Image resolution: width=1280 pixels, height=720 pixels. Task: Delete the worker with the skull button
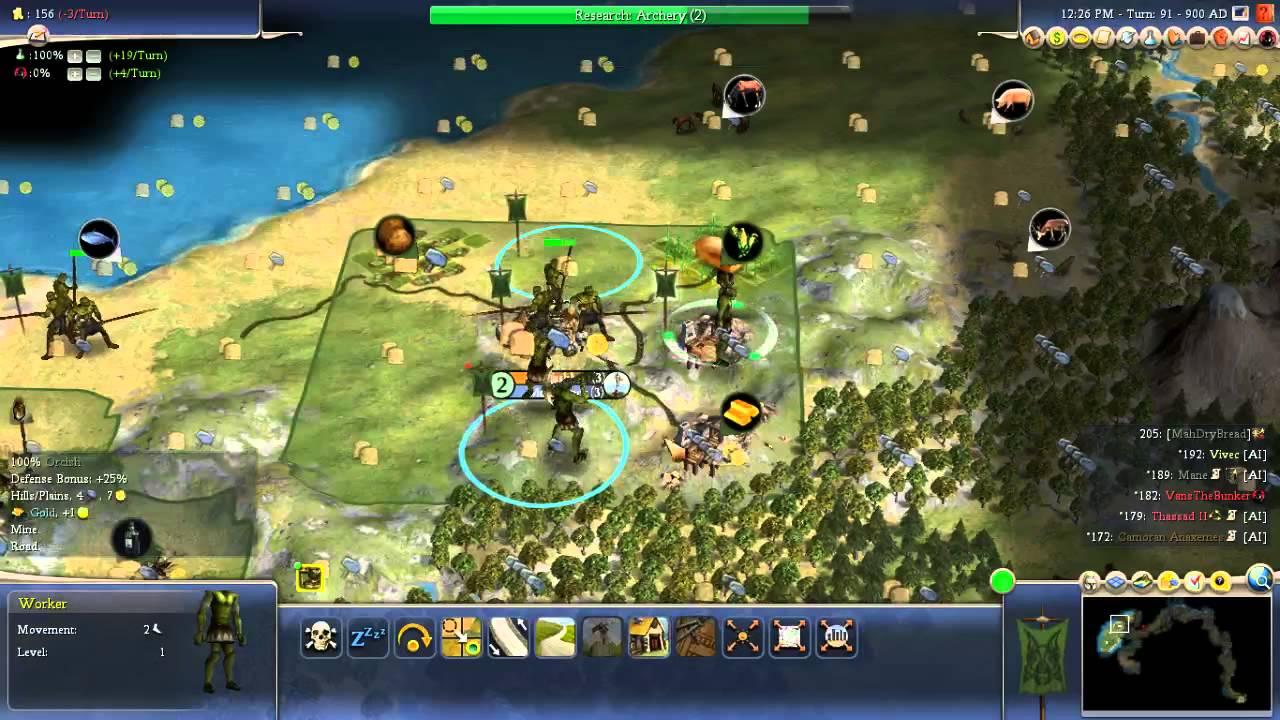click(321, 637)
